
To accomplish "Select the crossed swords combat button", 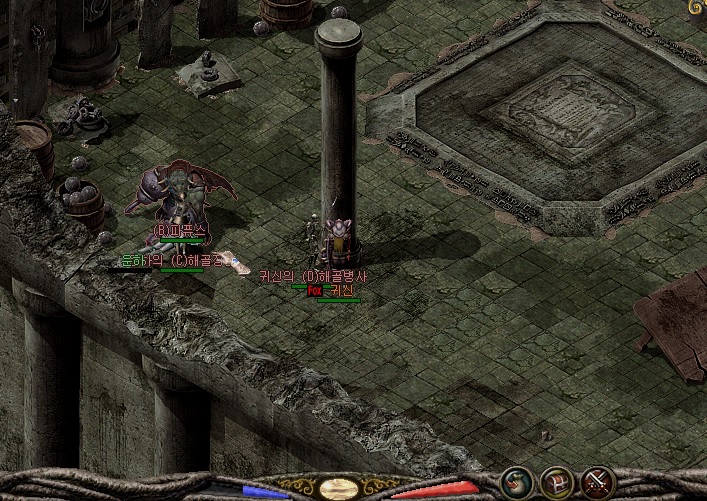I will tap(598, 483).
